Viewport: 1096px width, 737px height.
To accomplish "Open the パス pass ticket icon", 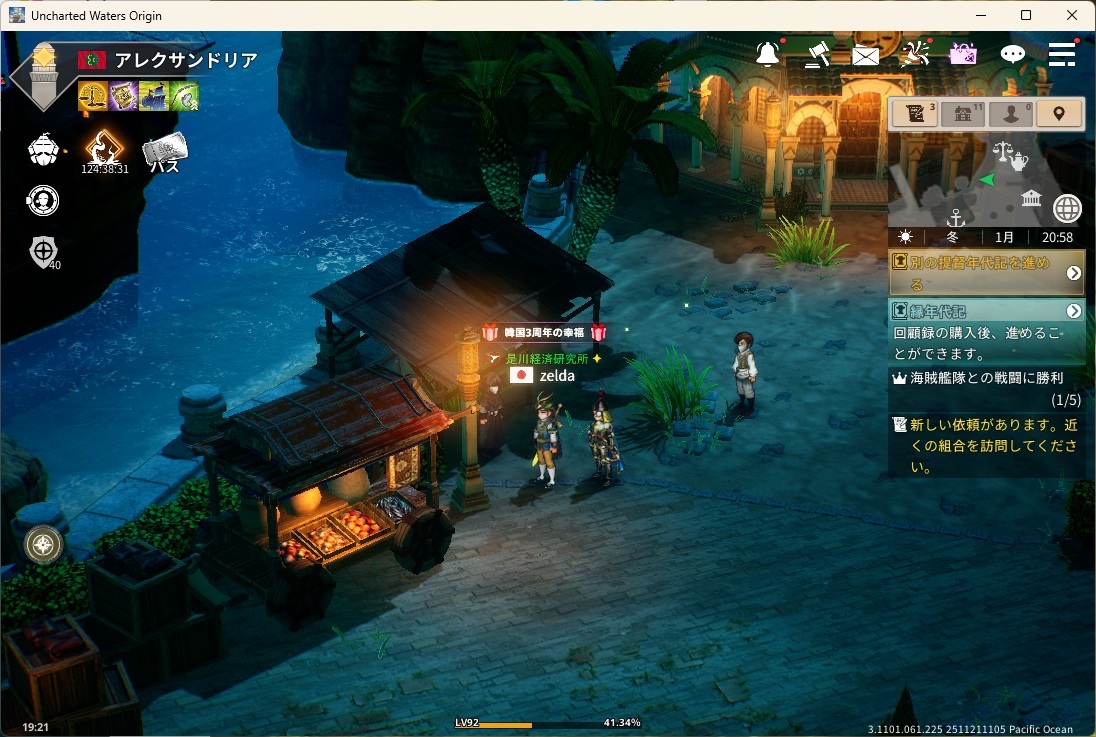I will pyautogui.click(x=164, y=153).
